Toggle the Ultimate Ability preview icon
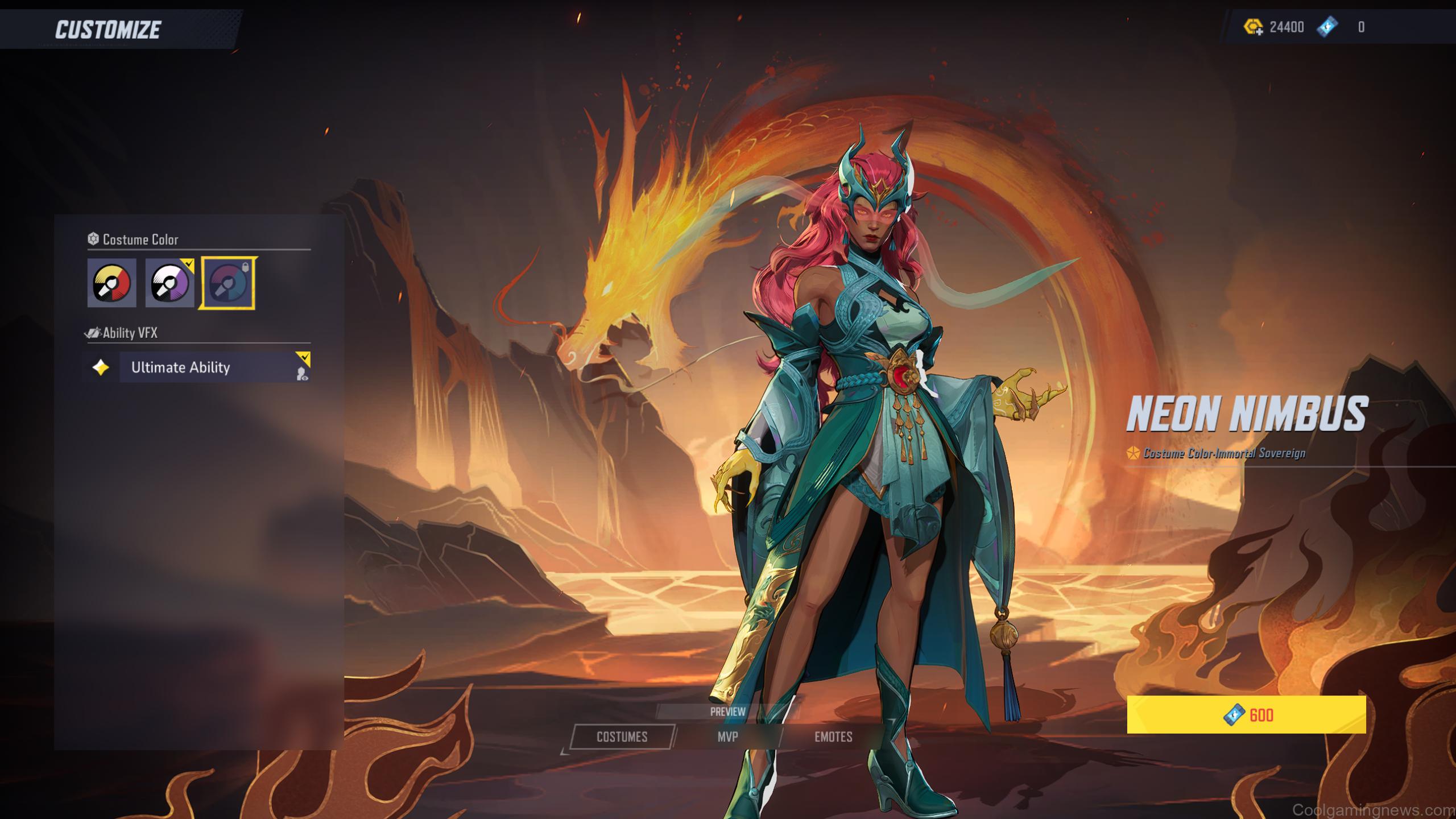Viewport: 1456px width, 819px height. 303,374
